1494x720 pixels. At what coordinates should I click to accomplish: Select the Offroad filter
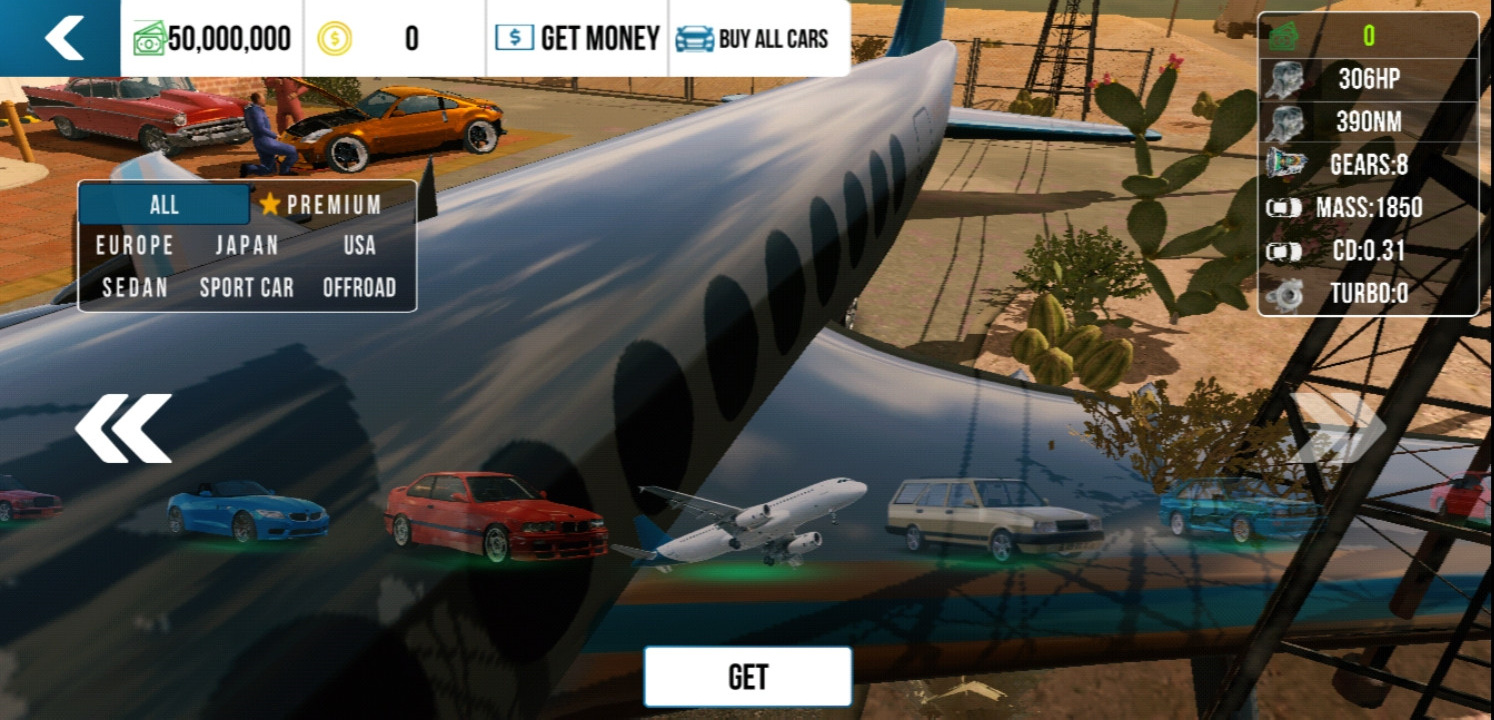[x=359, y=288]
